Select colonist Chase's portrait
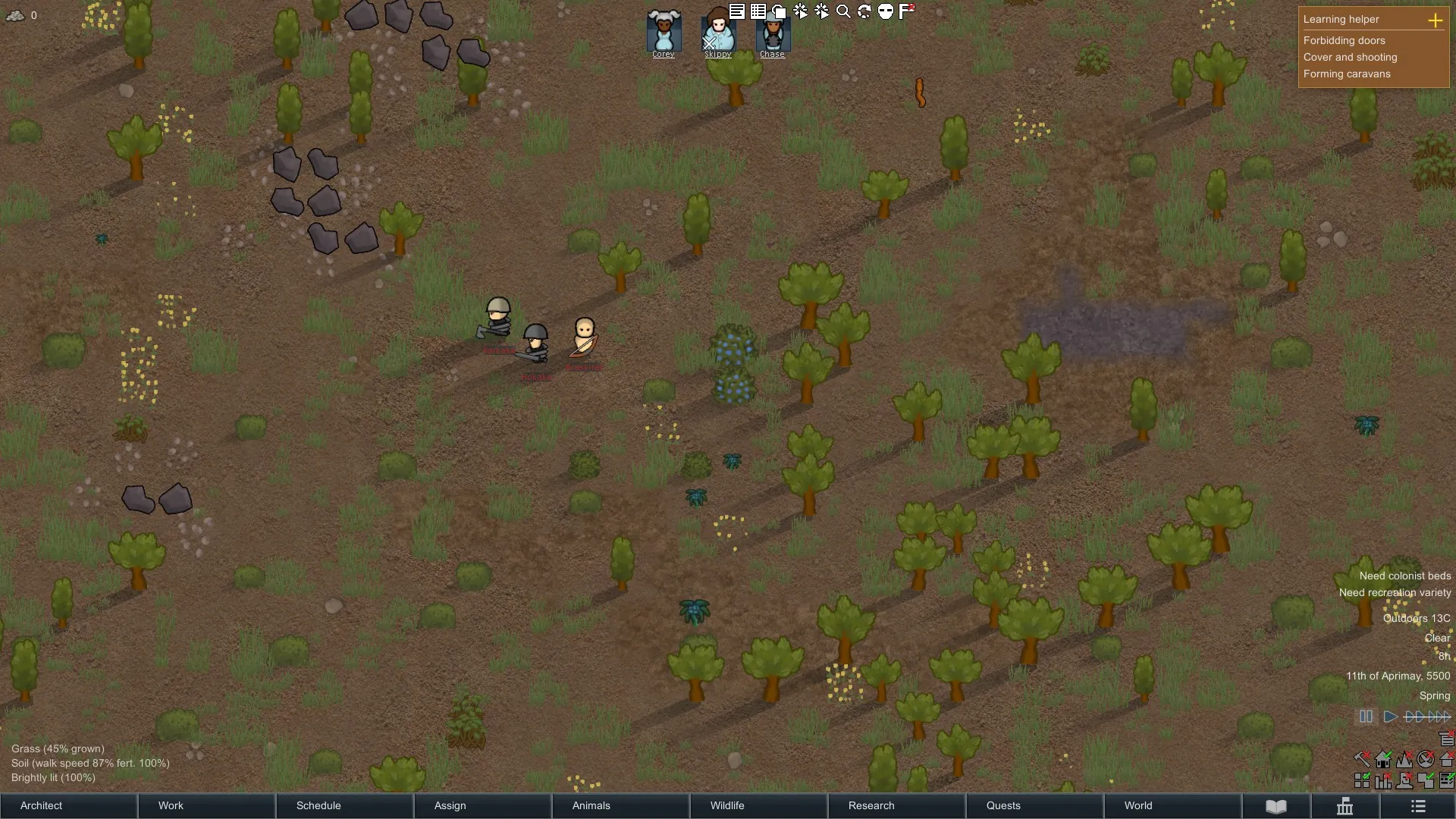 click(x=772, y=33)
